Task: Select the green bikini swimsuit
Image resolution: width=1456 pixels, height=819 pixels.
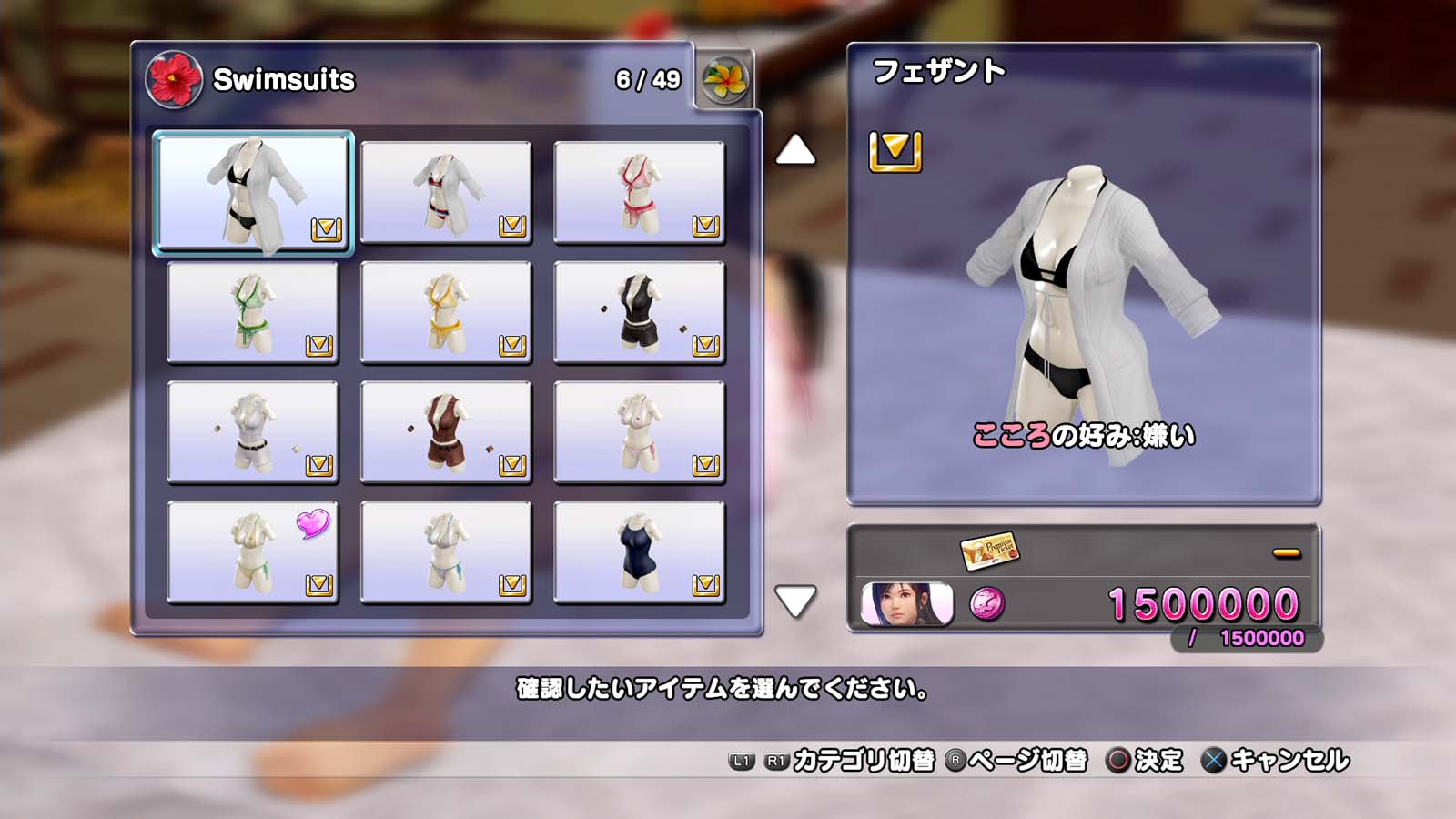Action: pyautogui.click(x=253, y=312)
